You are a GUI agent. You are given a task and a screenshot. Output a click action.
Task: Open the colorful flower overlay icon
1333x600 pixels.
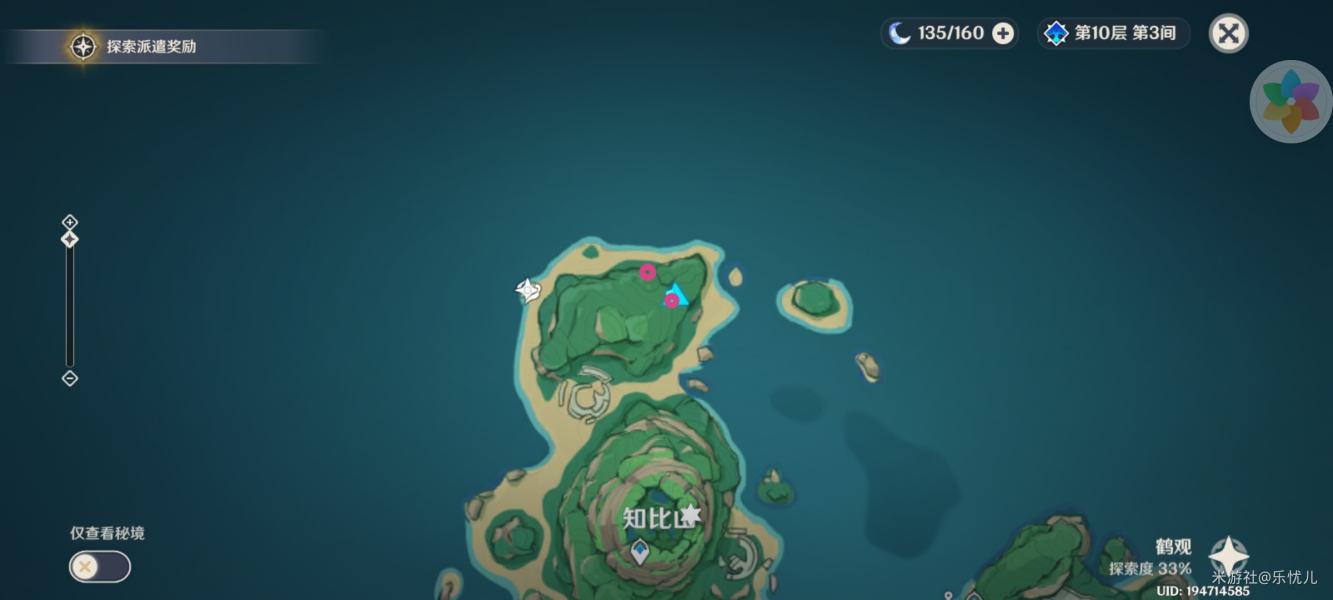coord(1291,102)
